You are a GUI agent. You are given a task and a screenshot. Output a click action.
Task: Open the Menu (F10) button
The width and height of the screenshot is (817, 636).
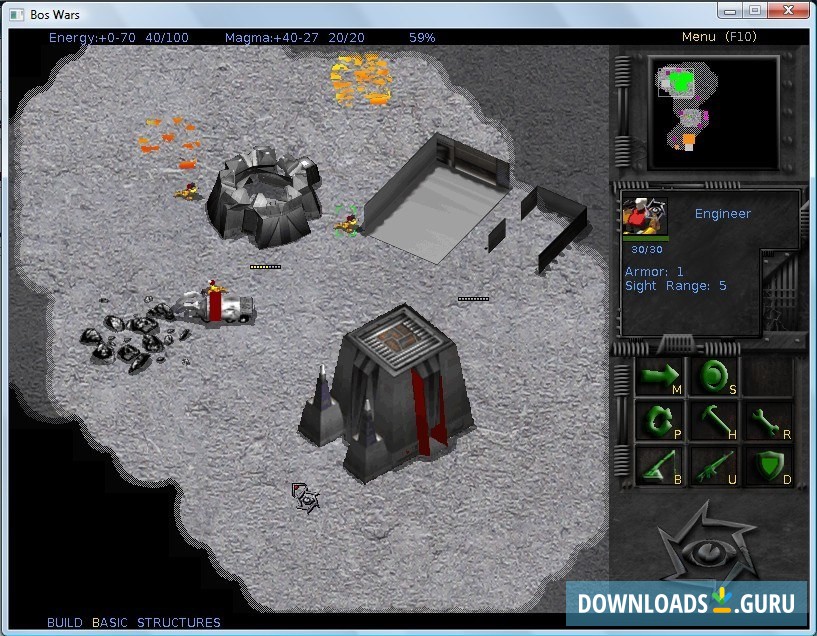click(711, 37)
